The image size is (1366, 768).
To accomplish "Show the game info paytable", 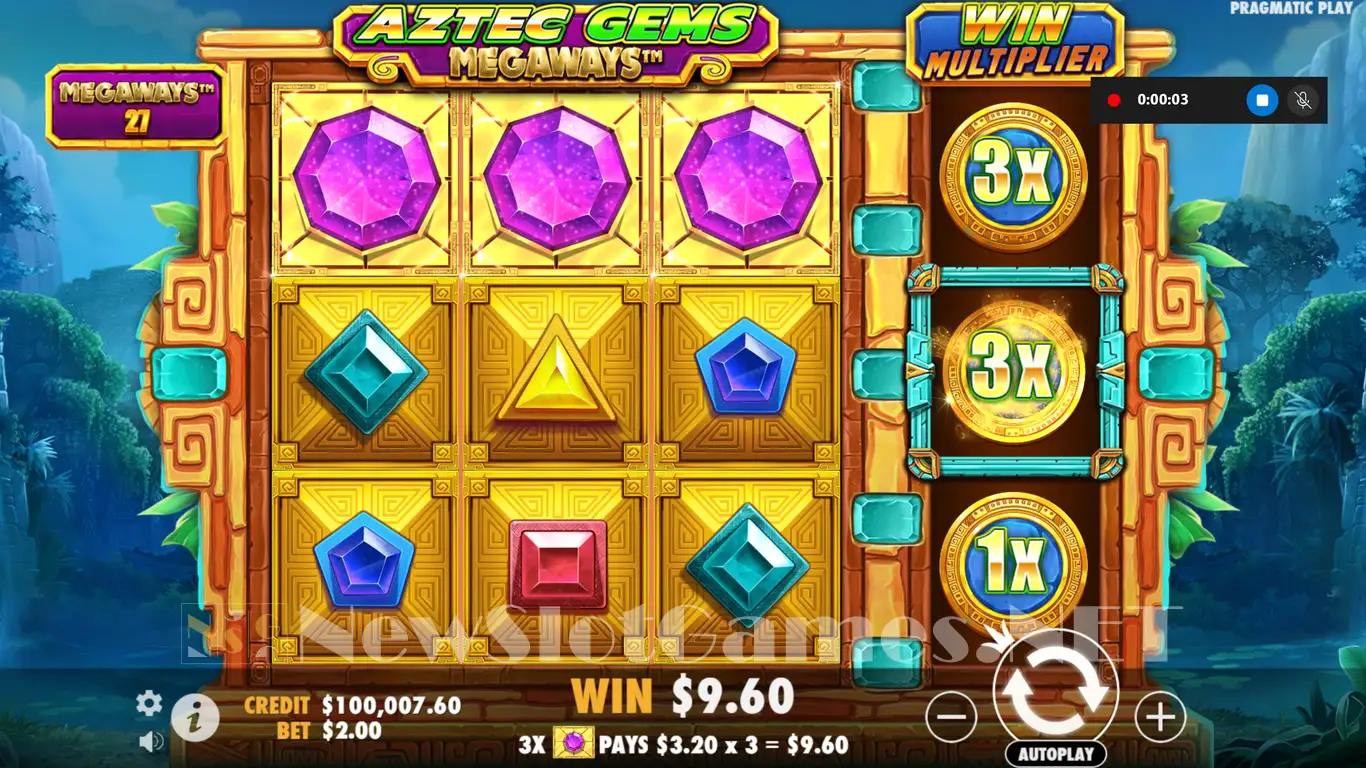I will tap(195, 717).
